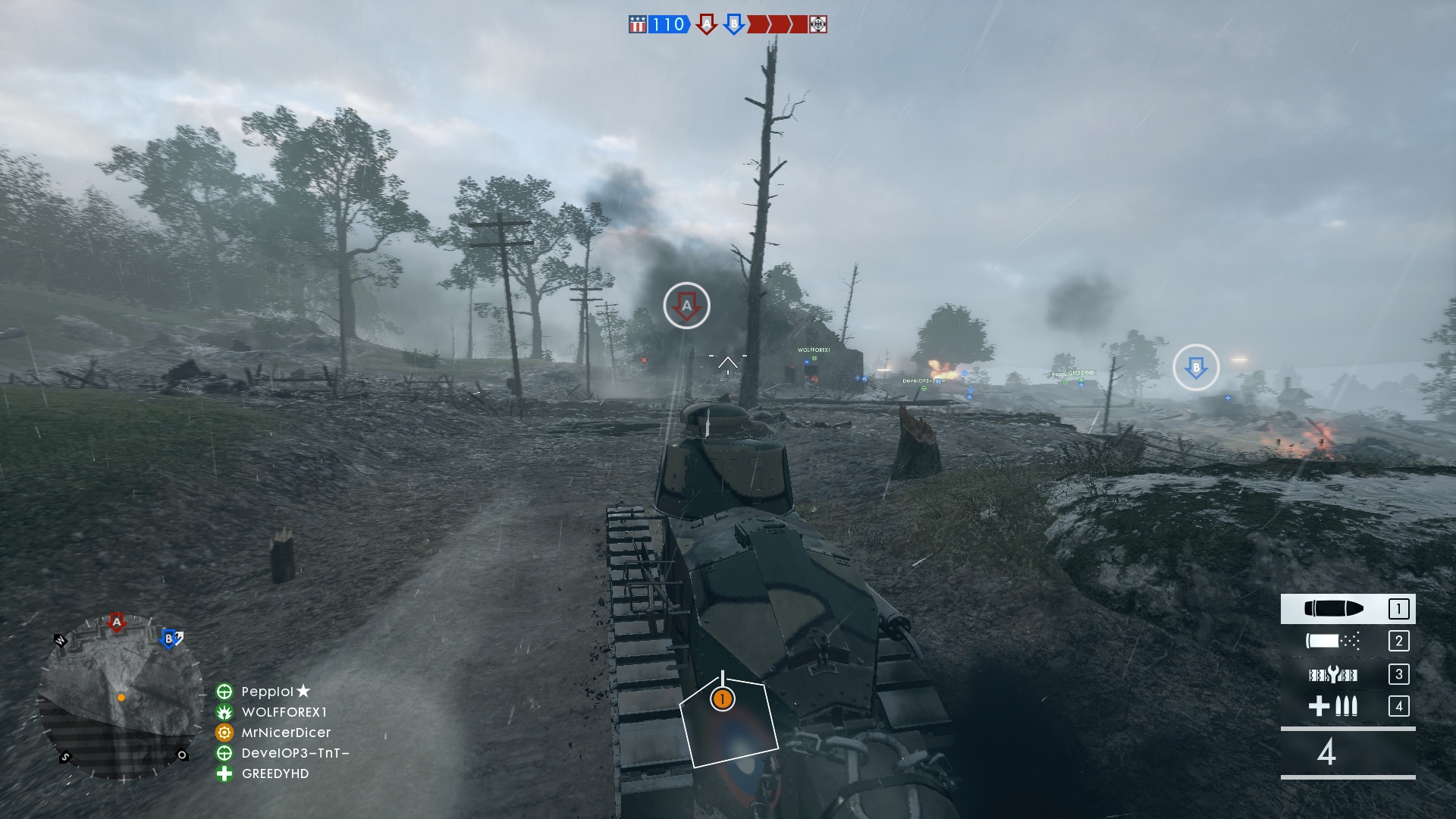Select objective B marker on the minimap

pos(169,639)
